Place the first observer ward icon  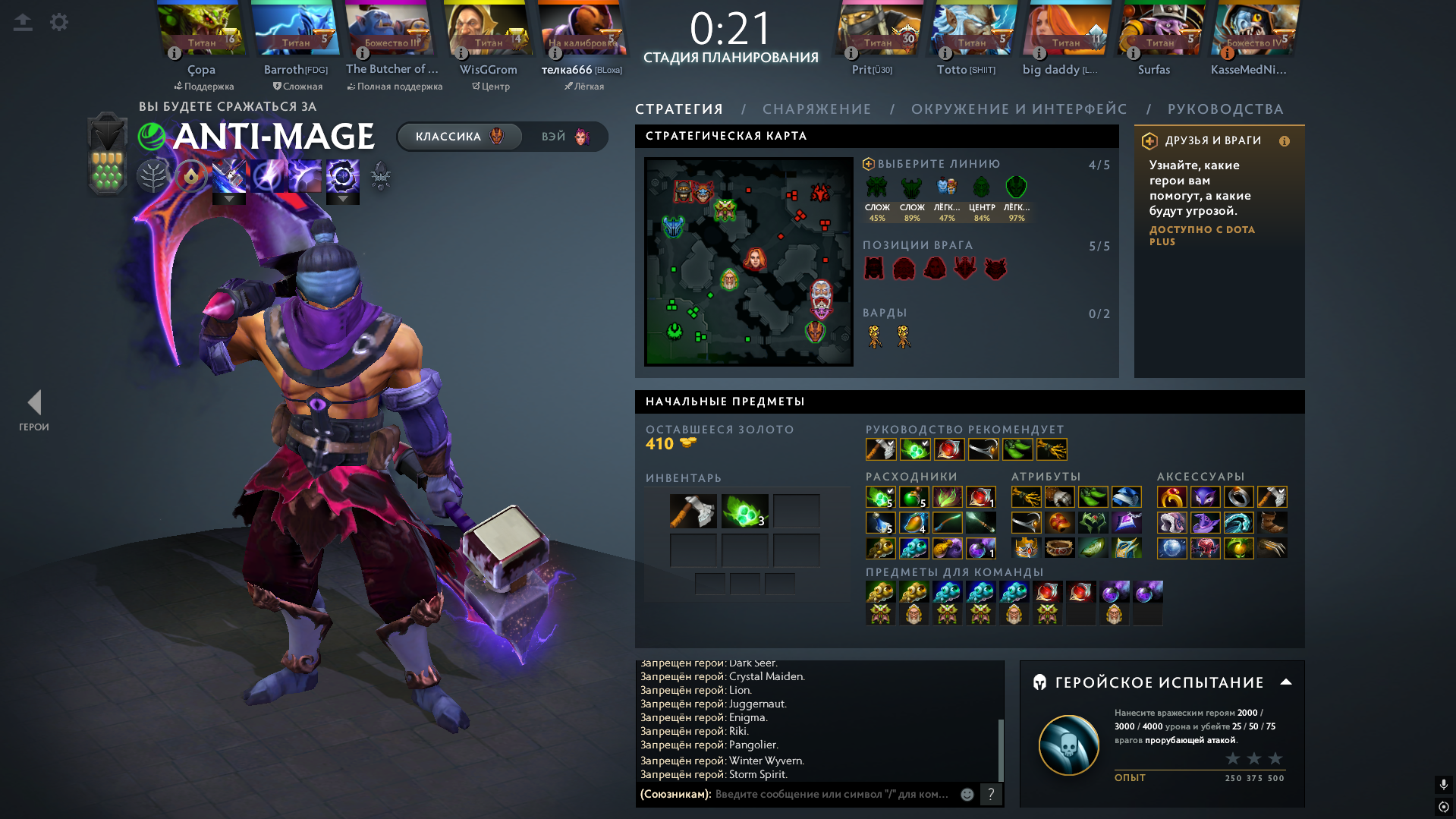click(875, 336)
